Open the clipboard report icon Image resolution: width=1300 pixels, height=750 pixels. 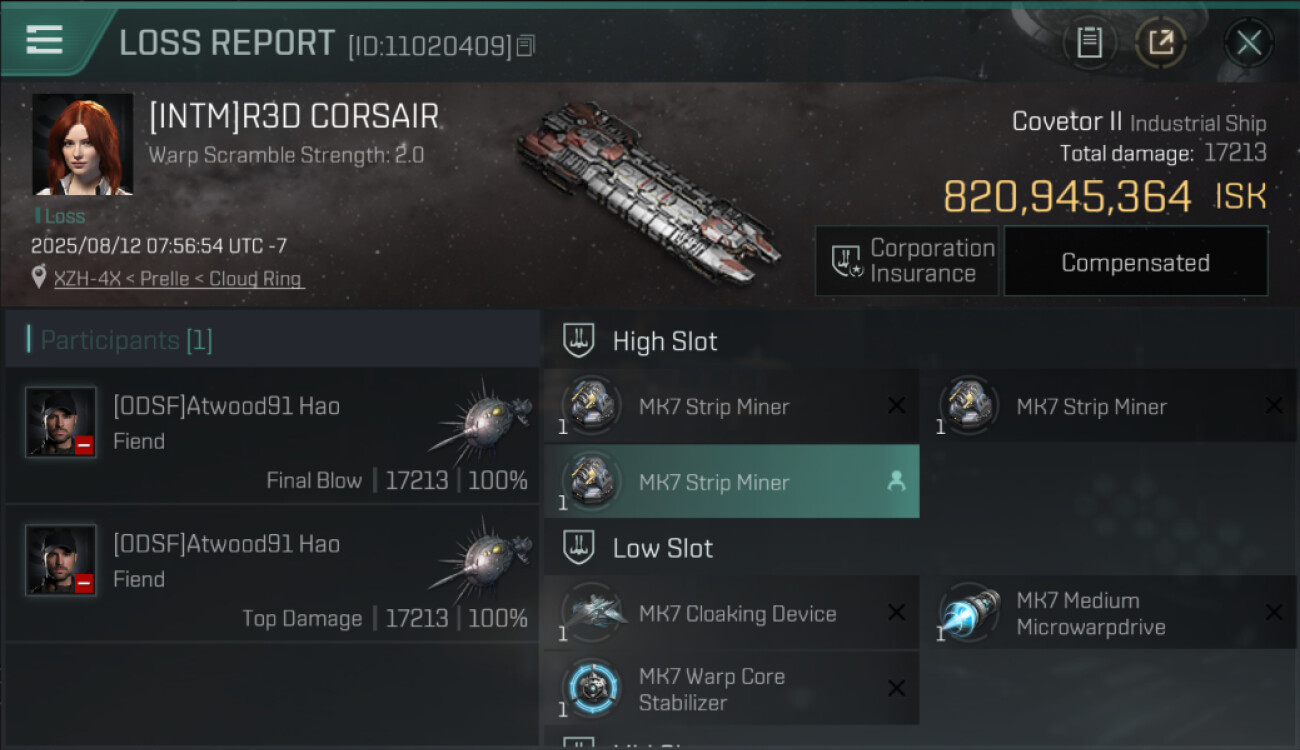1089,42
